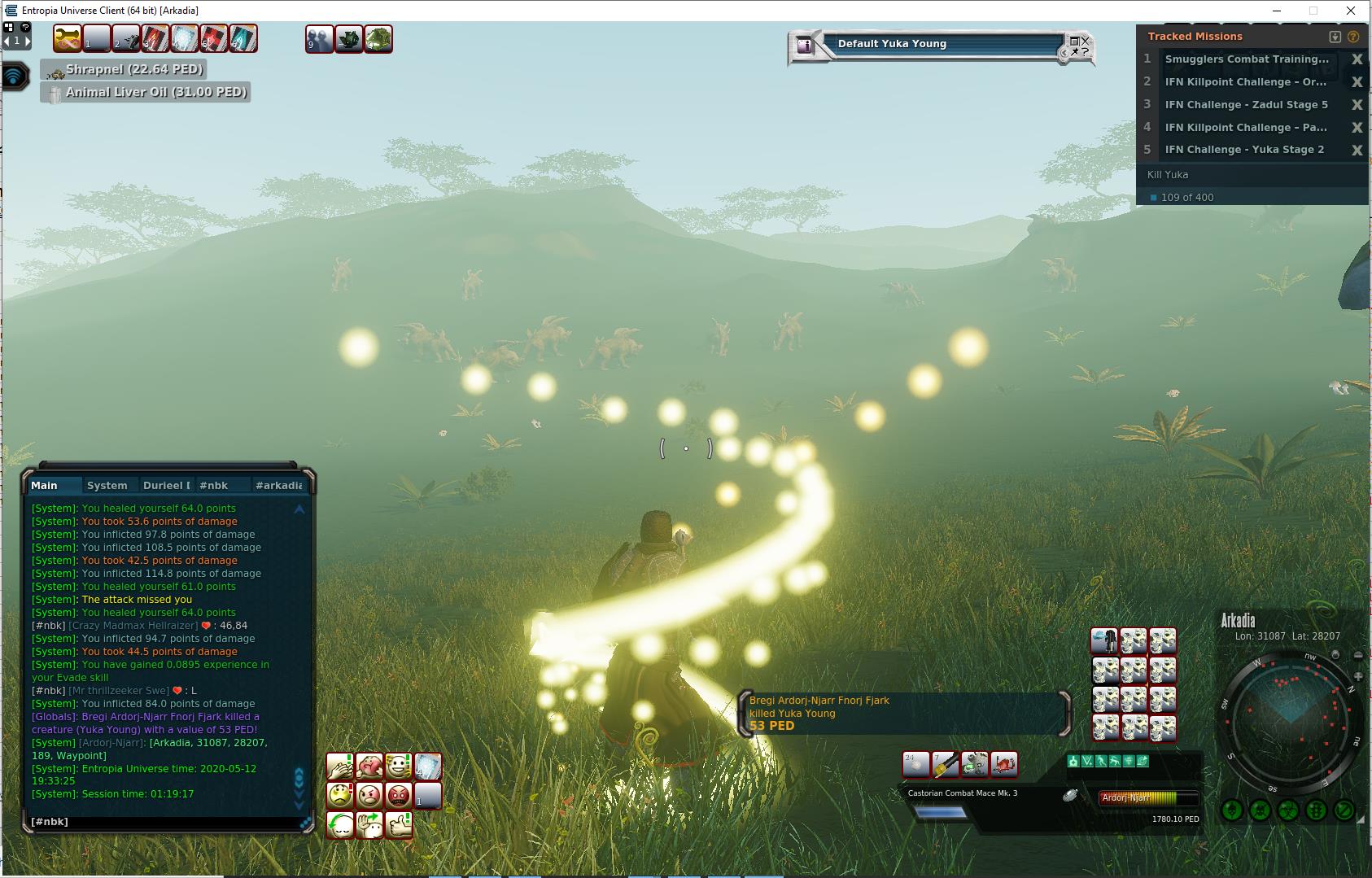Switch to the System chat tab
The height and width of the screenshot is (878, 1372).
pos(107,486)
